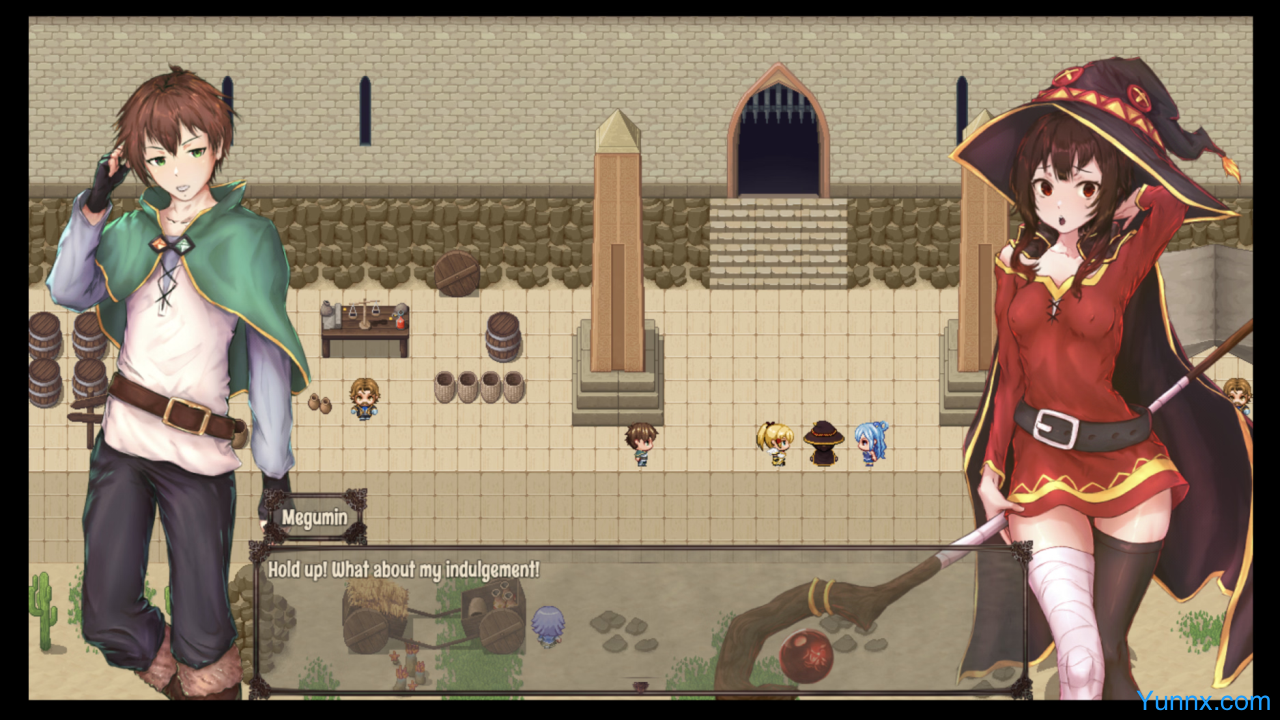Advance Megumin's dialogue message box

(x=640, y=620)
